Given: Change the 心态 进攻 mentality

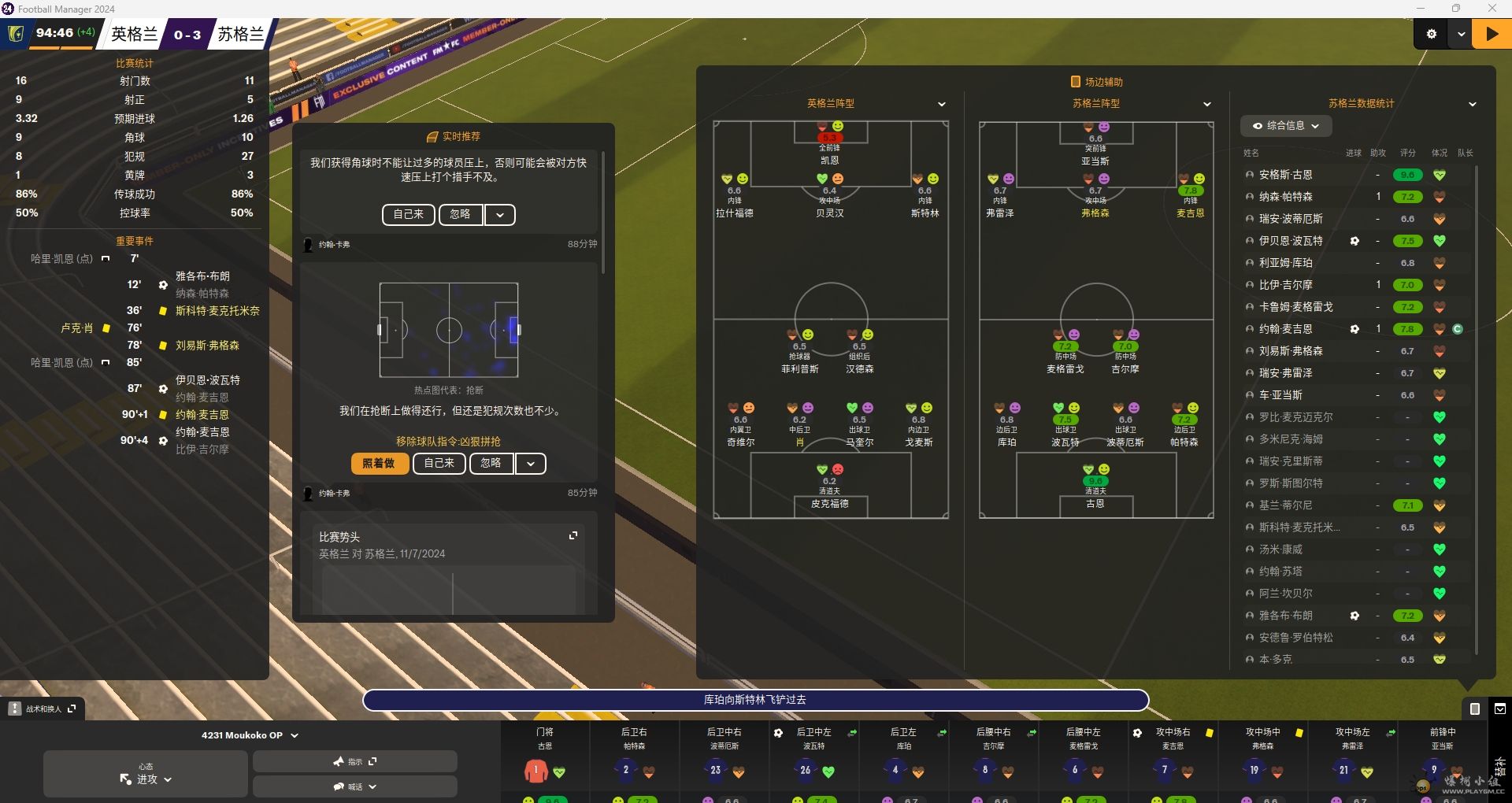Looking at the screenshot, I should point(146,774).
